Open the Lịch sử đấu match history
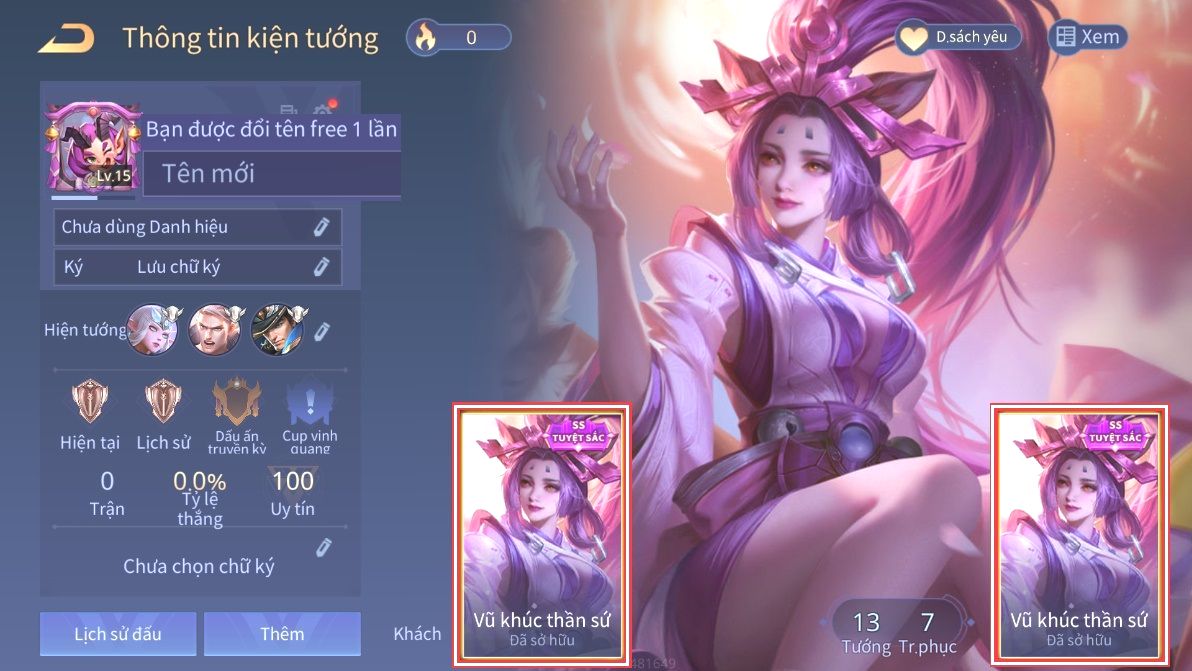 point(118,634)
